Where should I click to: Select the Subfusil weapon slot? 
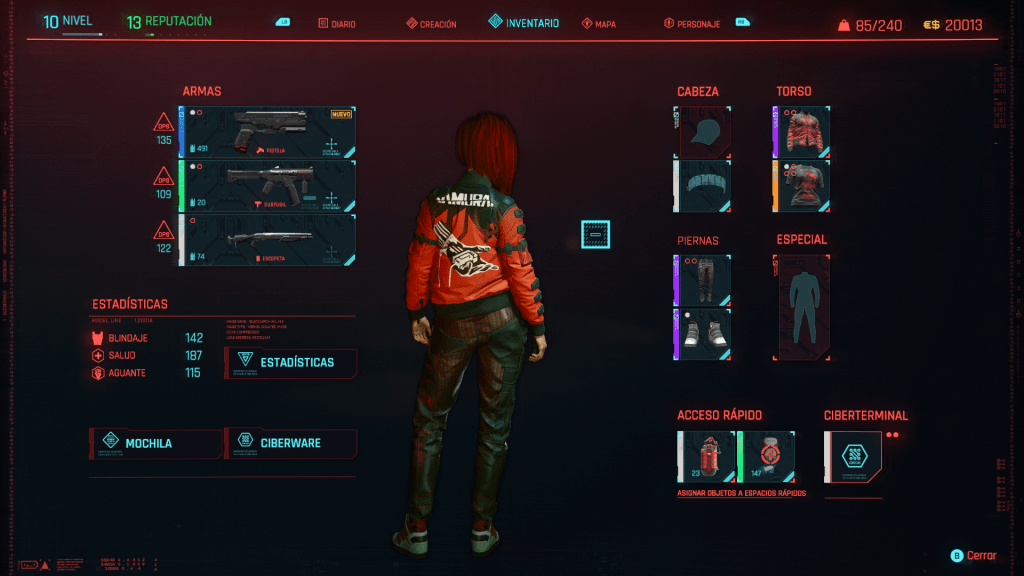pyautogui.click(x=268, y=187)
